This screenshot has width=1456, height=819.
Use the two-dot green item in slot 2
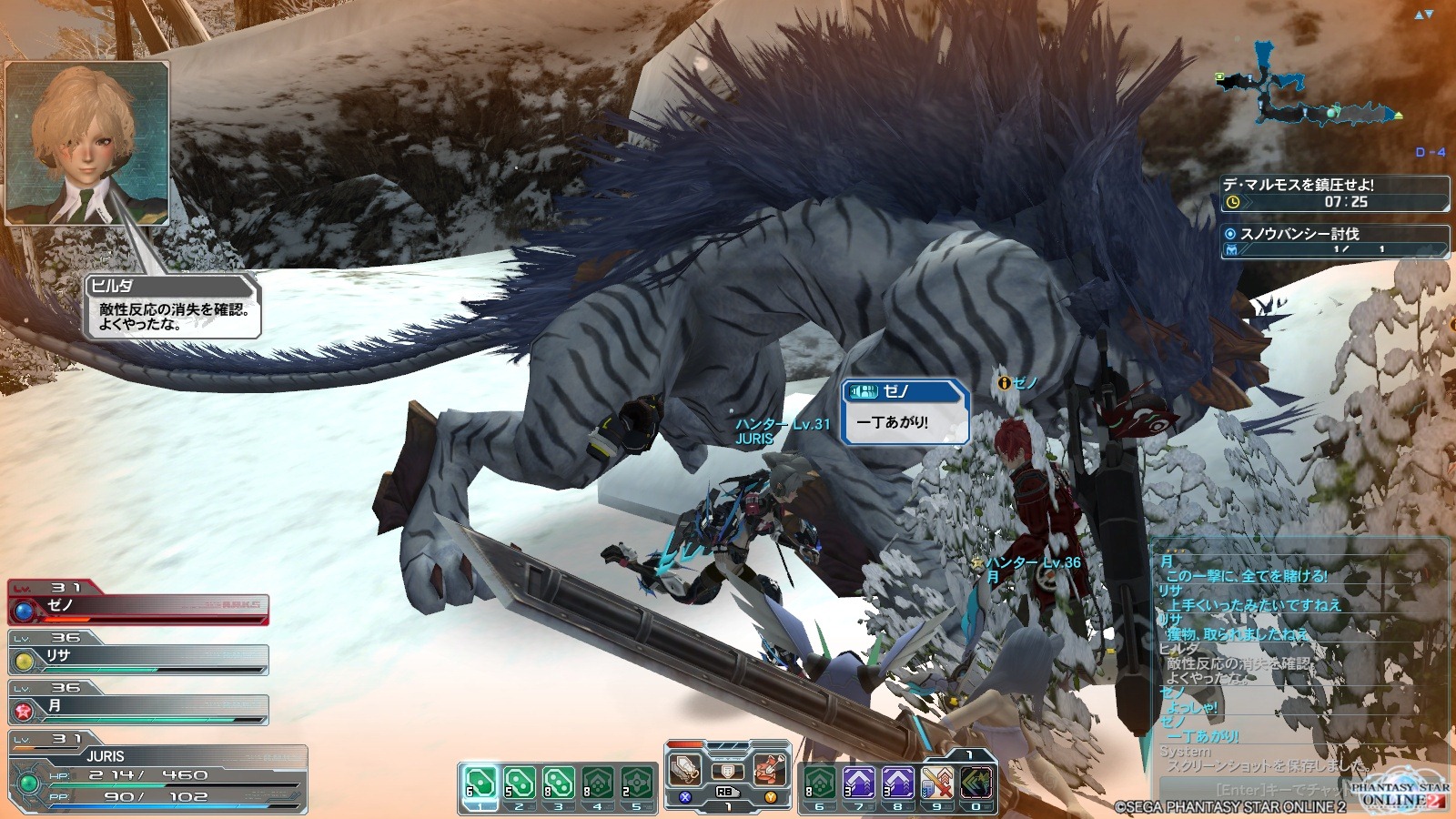click(519, 784)
